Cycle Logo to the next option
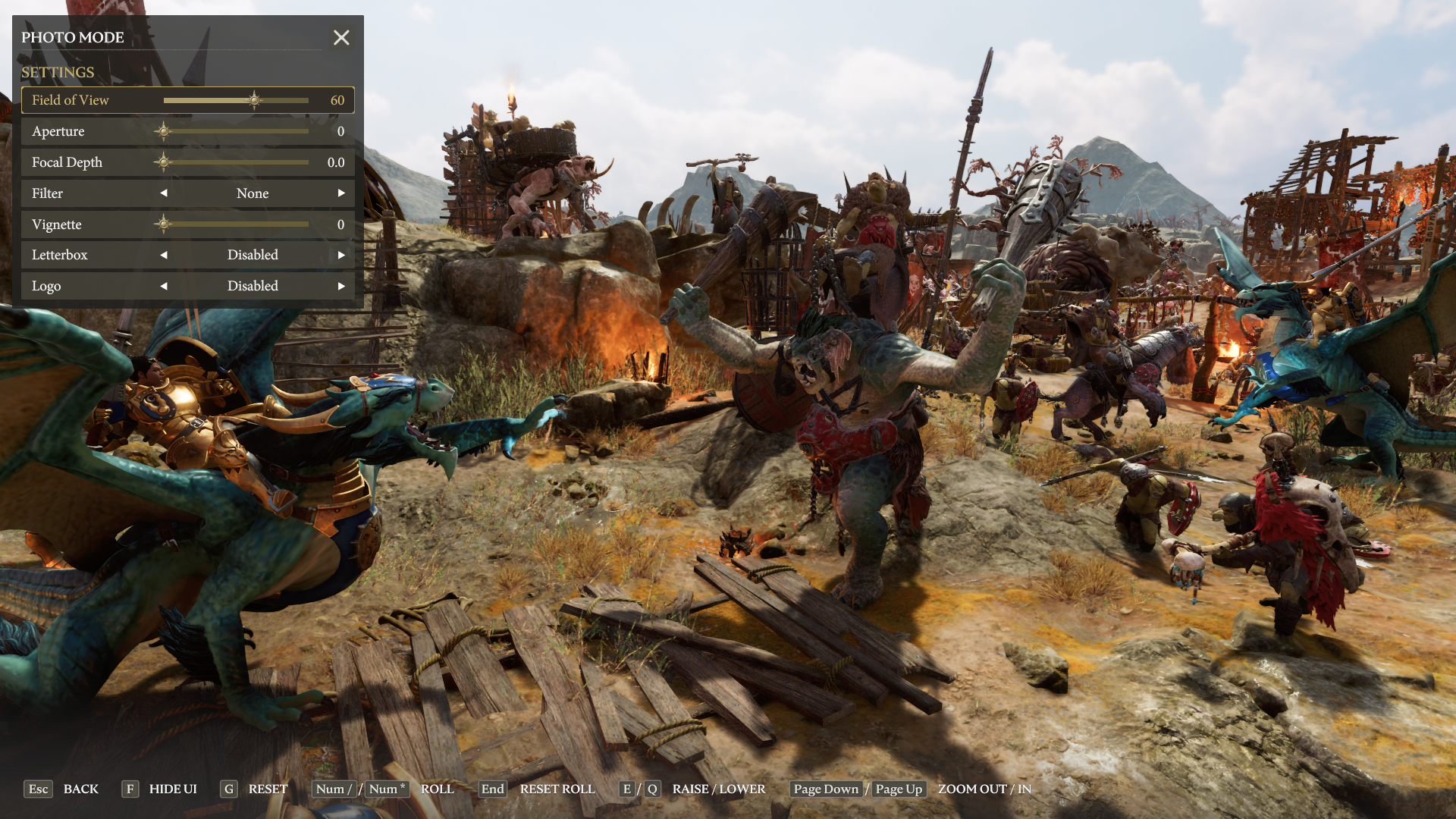This screenshot has height=819, width=1456. tap(341, 286)
